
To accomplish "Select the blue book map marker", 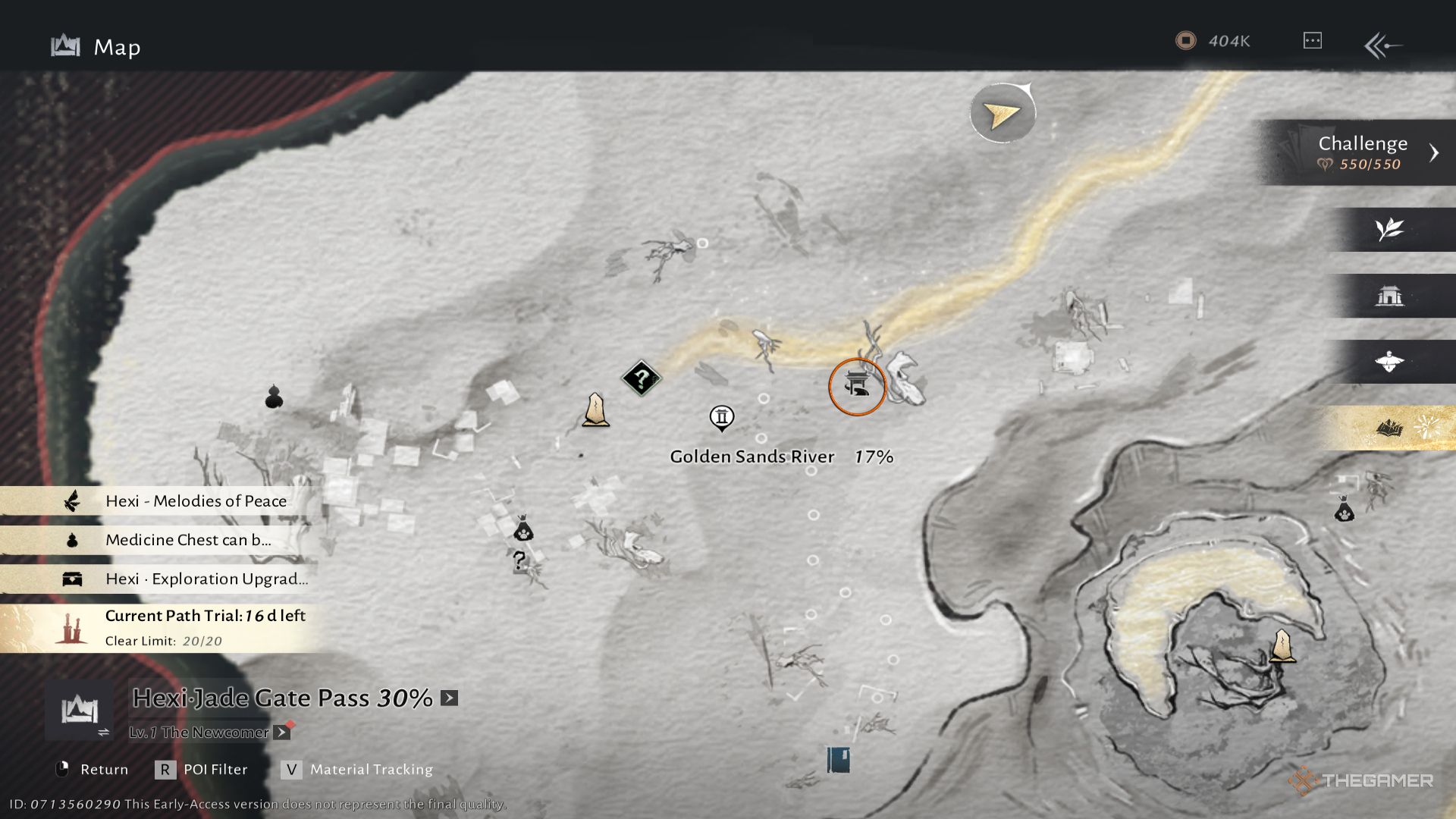I will click(x=838, y=759).
